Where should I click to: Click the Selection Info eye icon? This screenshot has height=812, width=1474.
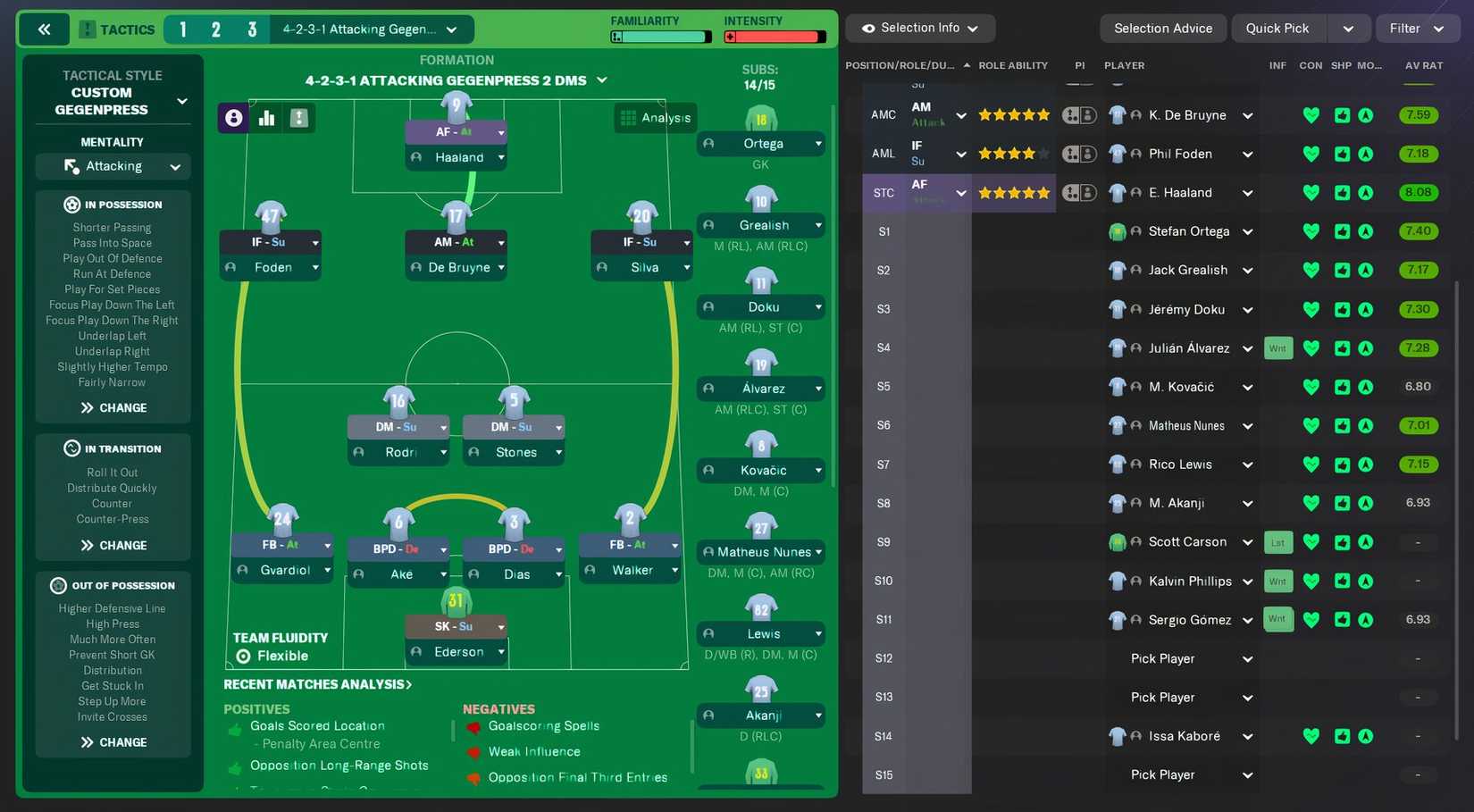[x=867, y=28]
